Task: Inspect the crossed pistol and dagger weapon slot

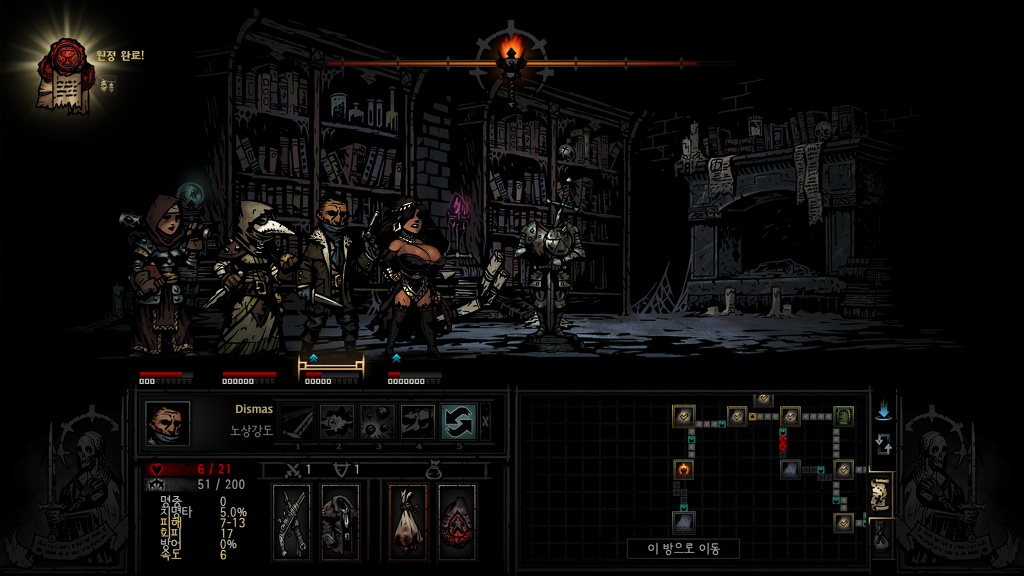Action: pos(292,520)
